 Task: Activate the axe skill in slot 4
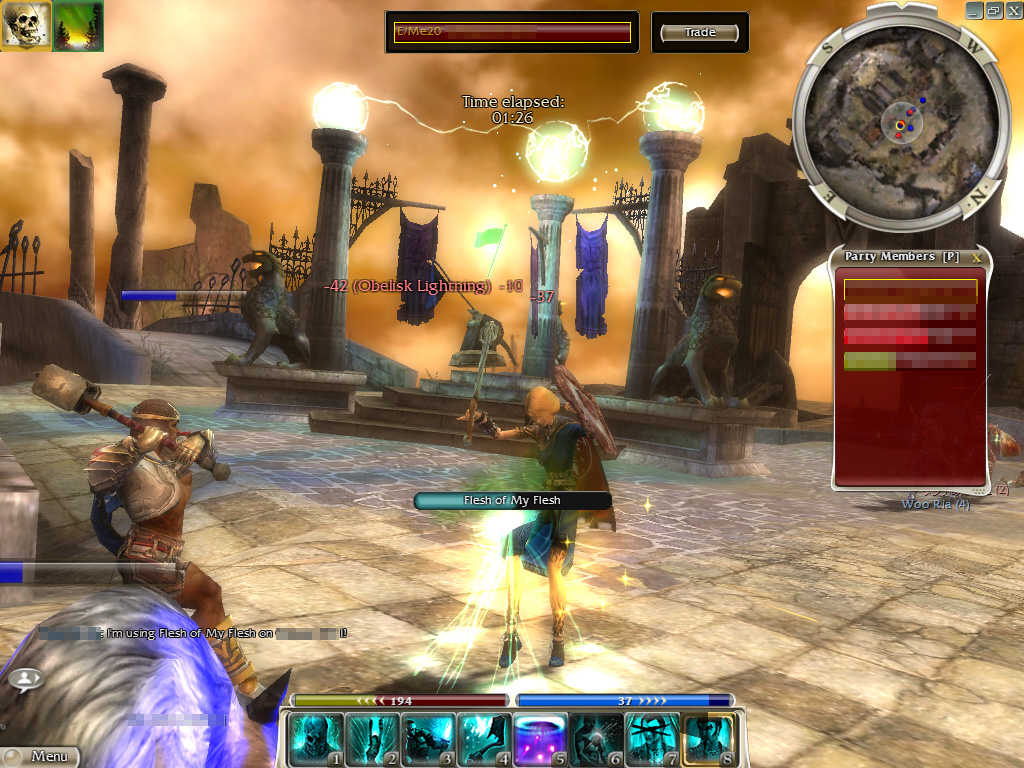485,739
